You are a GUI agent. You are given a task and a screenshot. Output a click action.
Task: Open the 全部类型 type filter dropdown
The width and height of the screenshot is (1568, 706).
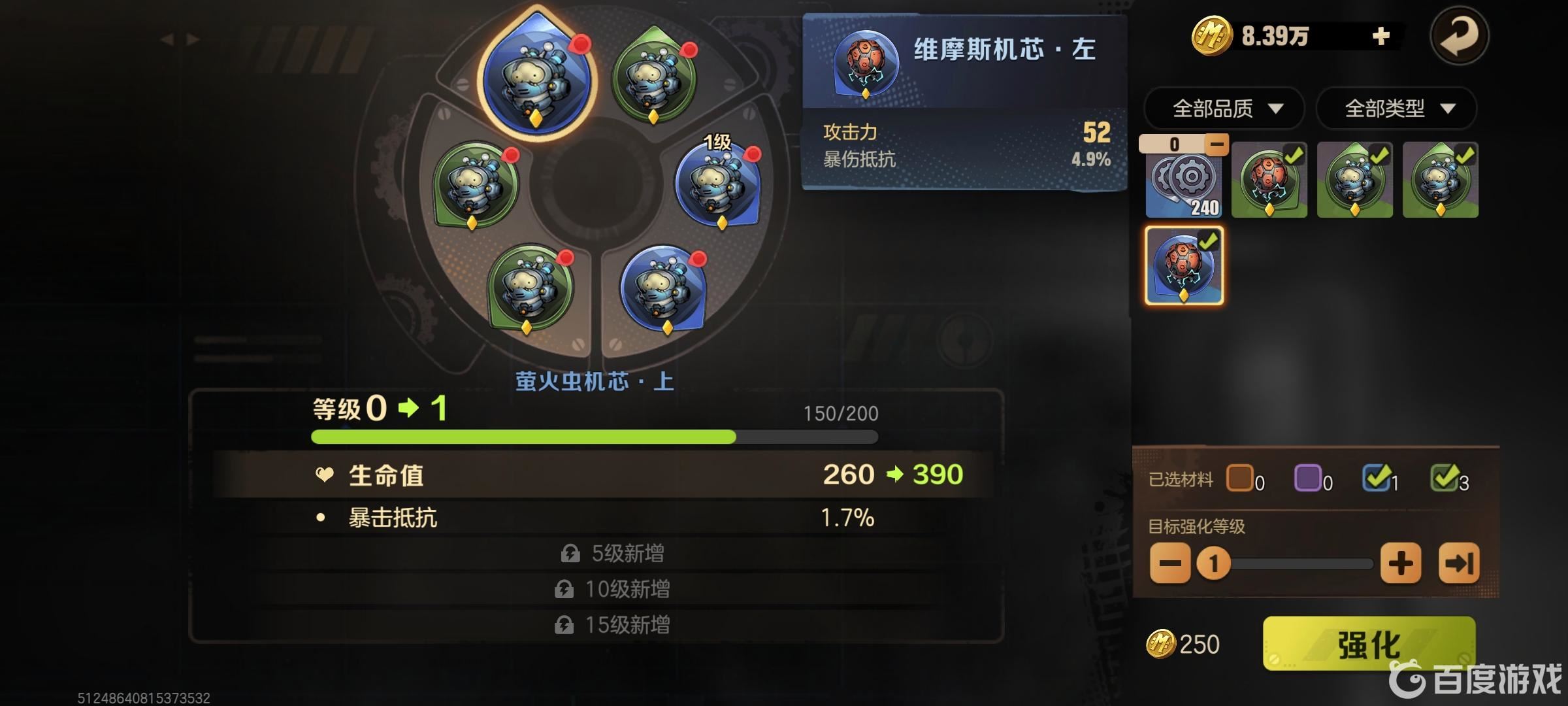(x=1396, y=109)
